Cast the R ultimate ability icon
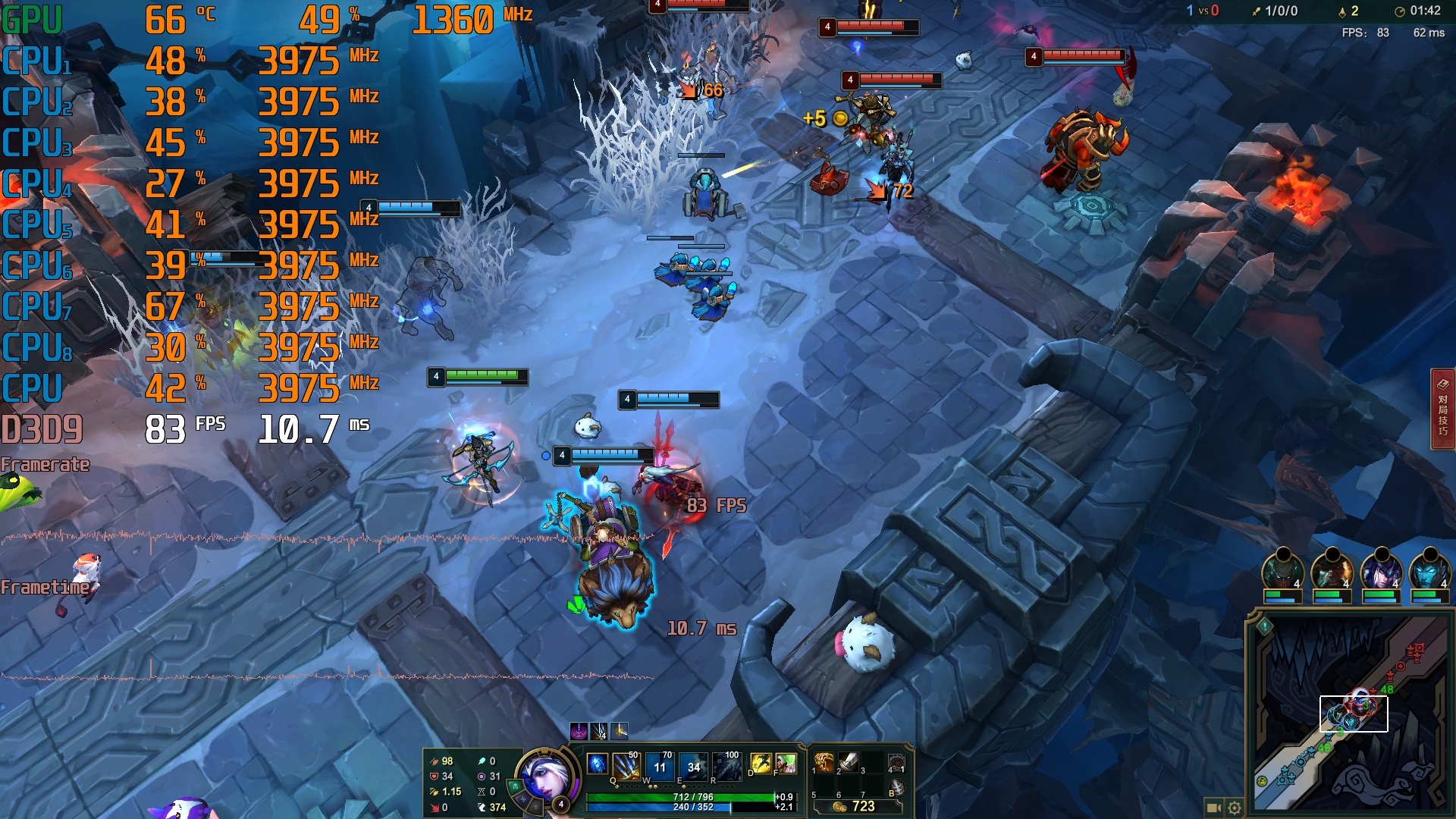 pyautogui.click(x=726, y=766)
